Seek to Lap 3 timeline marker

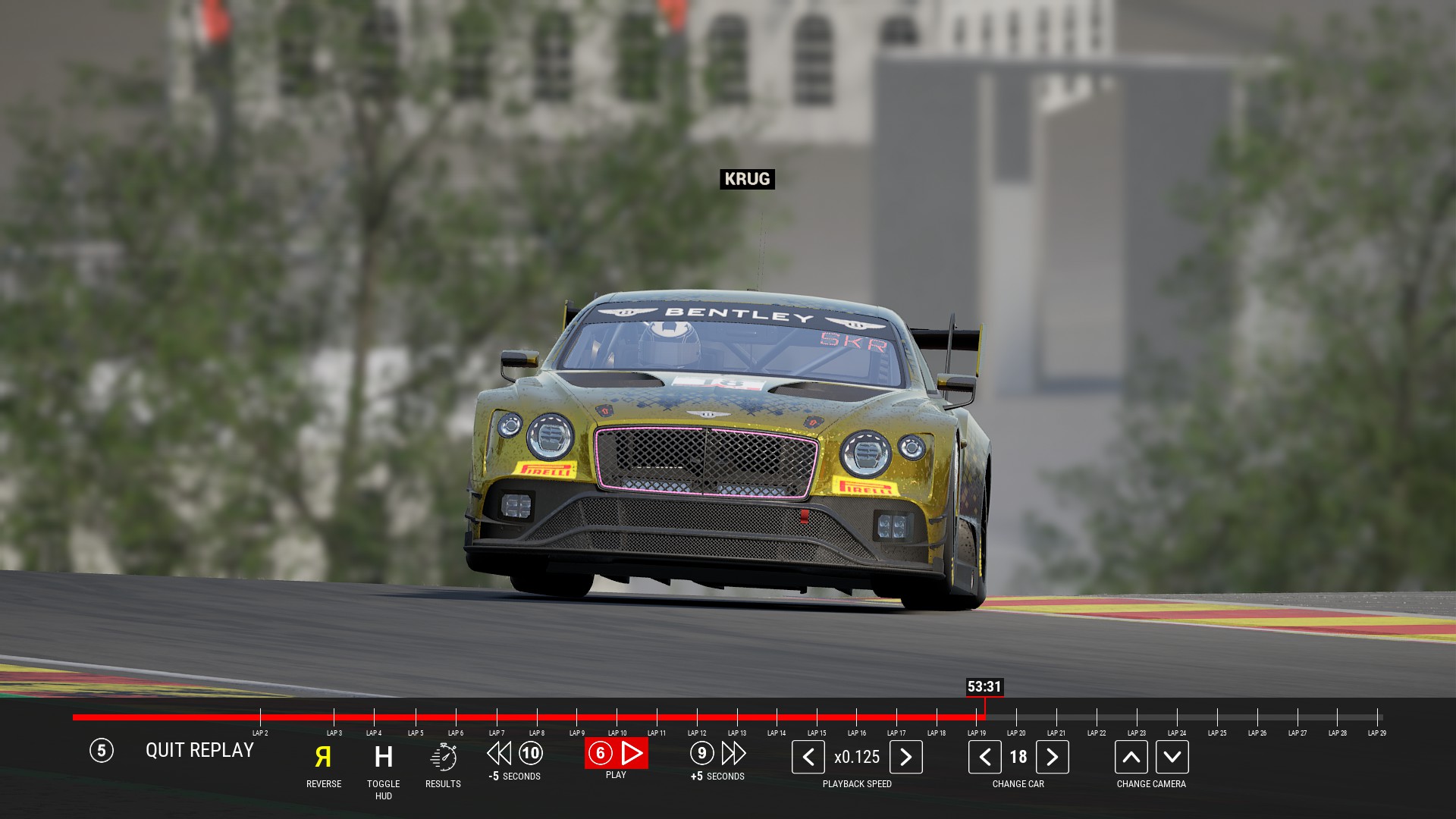334,717
